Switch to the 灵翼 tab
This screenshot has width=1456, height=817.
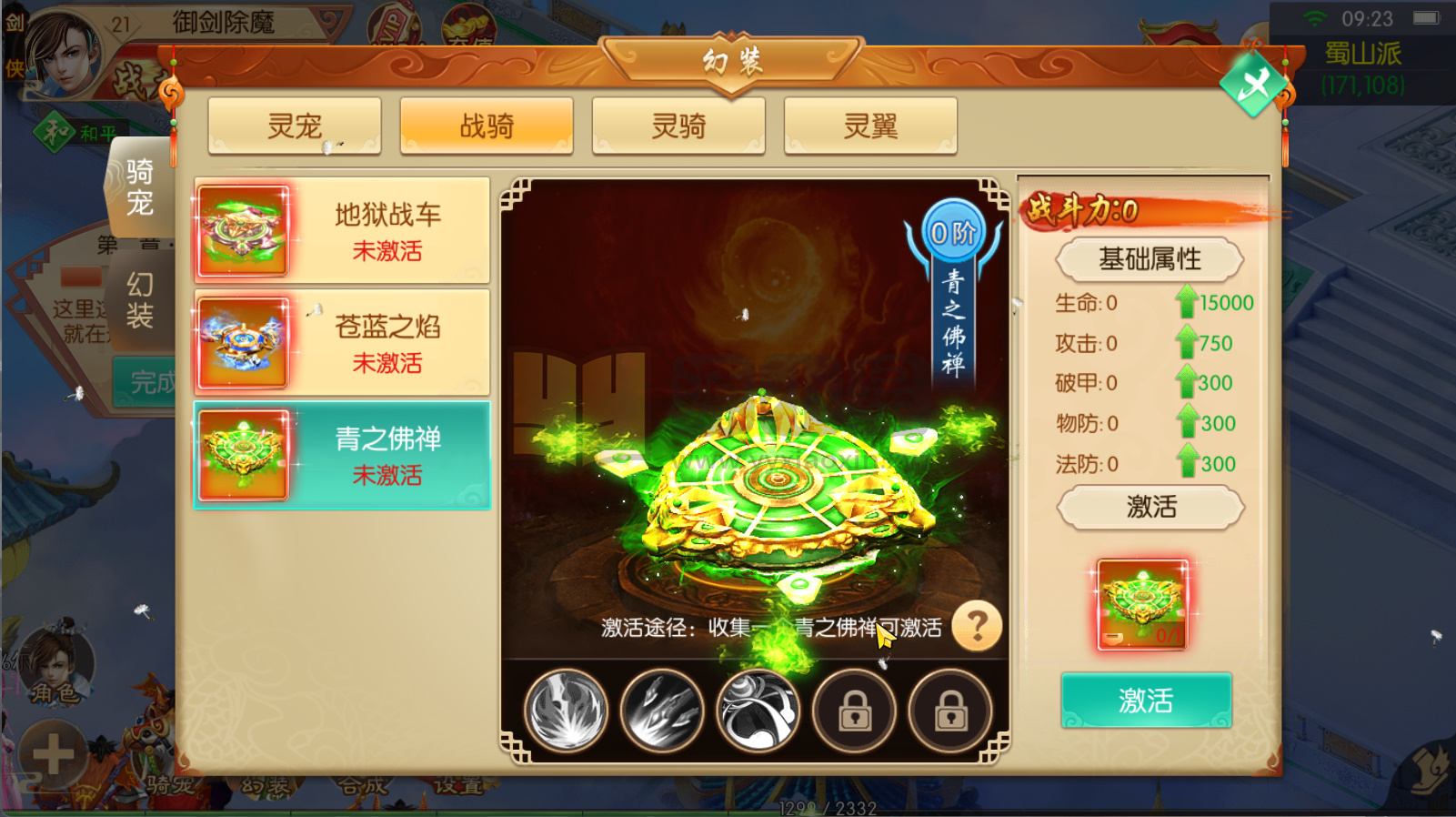[869, 126]
